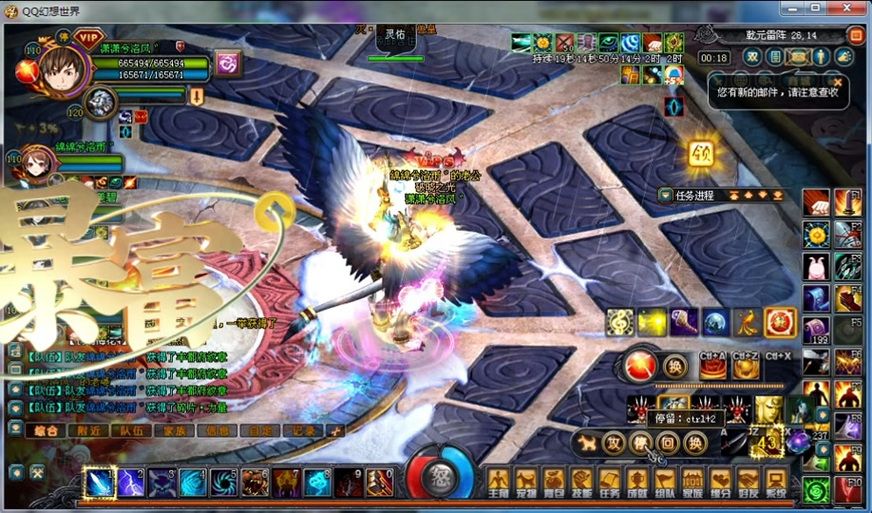The height and width of the screenshot is (513, 872).
Task: Activate the lightning skill in hotbar slot 2
Action: pyautogui.click(x=131, y=483)
